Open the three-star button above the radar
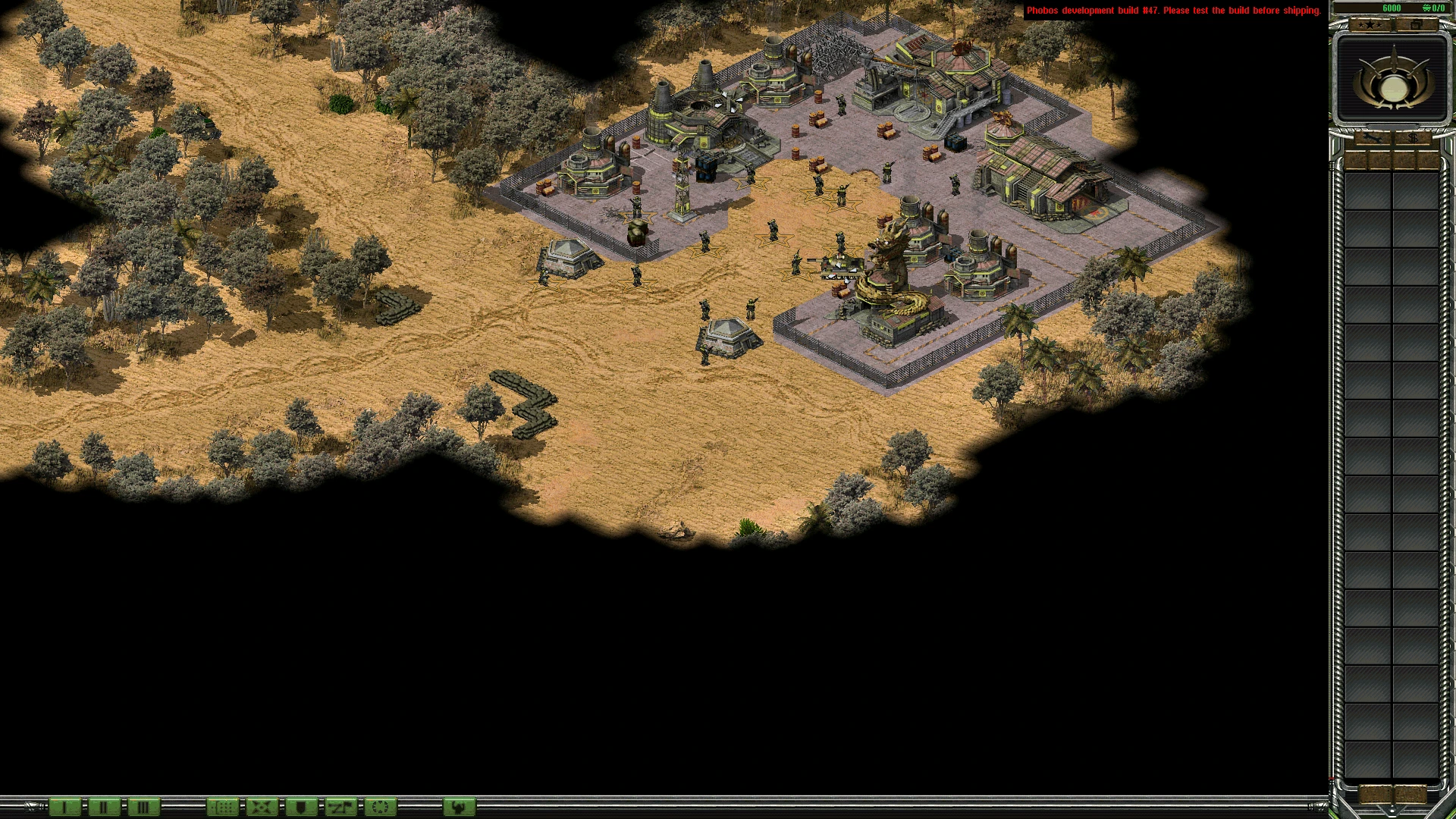Viewport: 1456px width, 819px height. pyautogui.click(x=1370, y=25)
